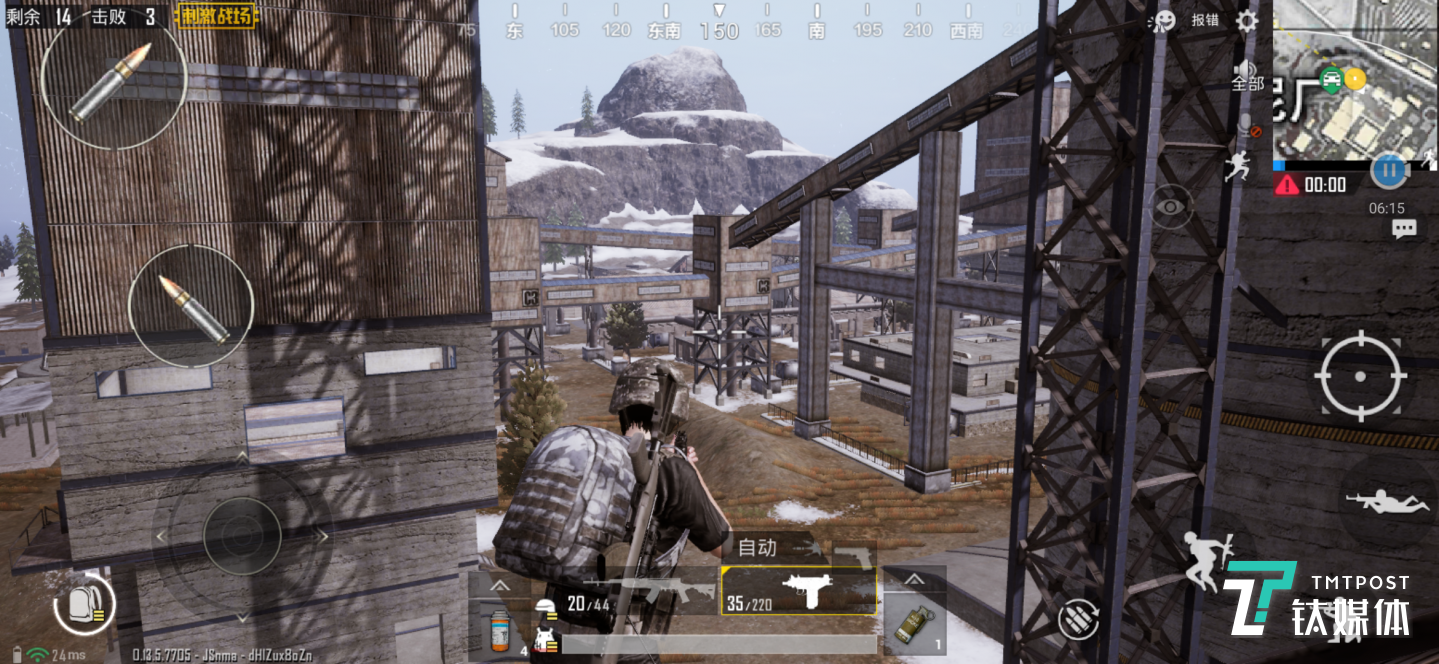Open the emote smiley menu
1439x664 pixels.
pyautogui.click(x=1163, y=21)
